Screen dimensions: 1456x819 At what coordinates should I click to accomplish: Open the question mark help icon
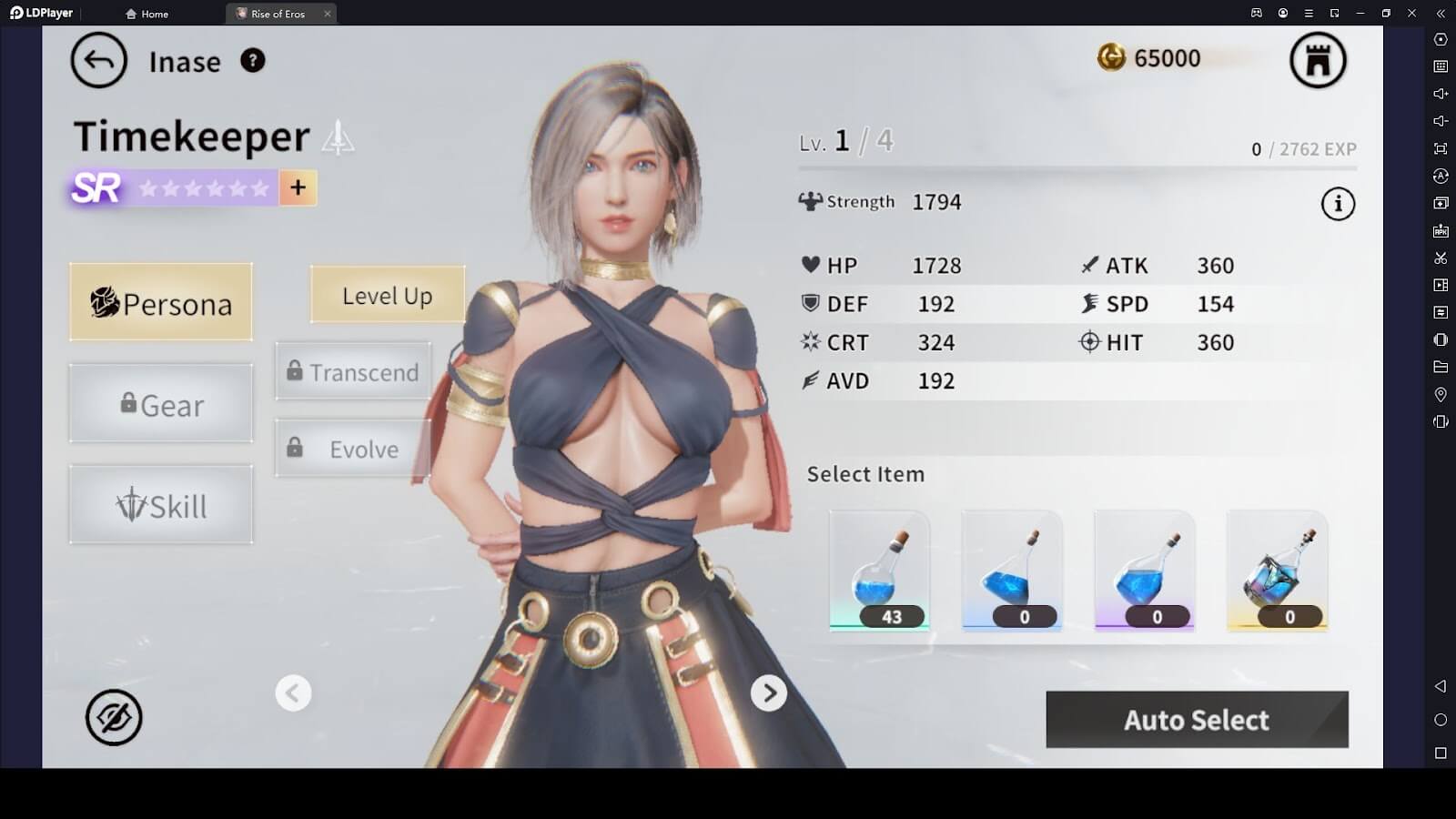tap(252, 61)
